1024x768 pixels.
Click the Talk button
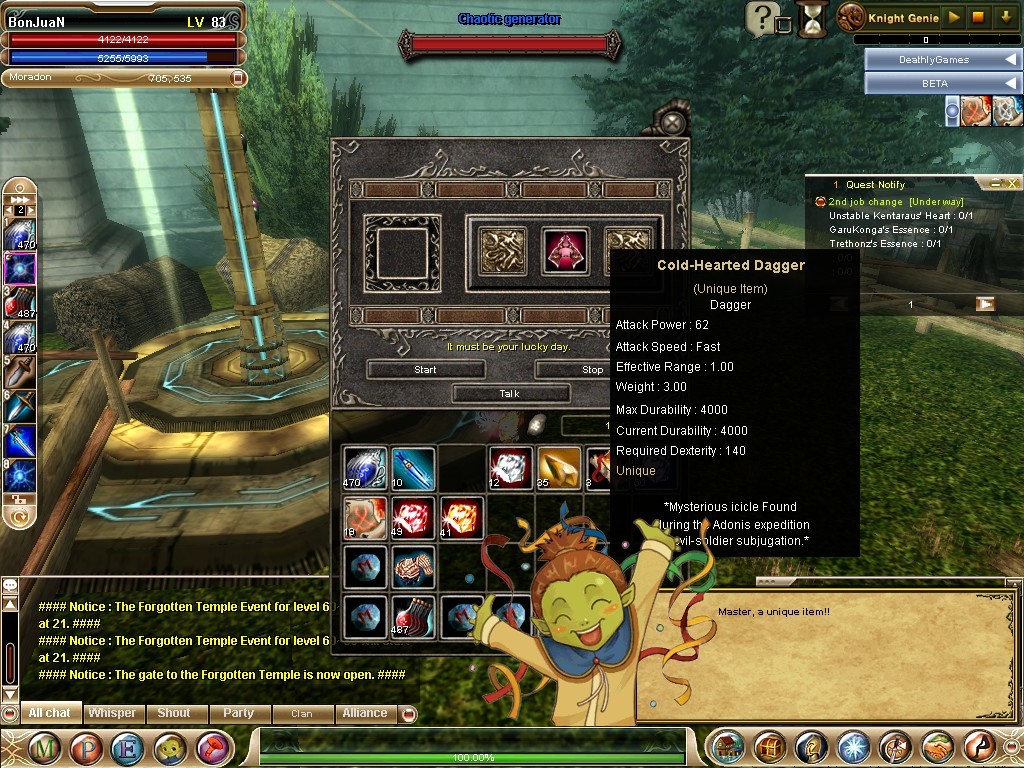click(x=509, y=393)
